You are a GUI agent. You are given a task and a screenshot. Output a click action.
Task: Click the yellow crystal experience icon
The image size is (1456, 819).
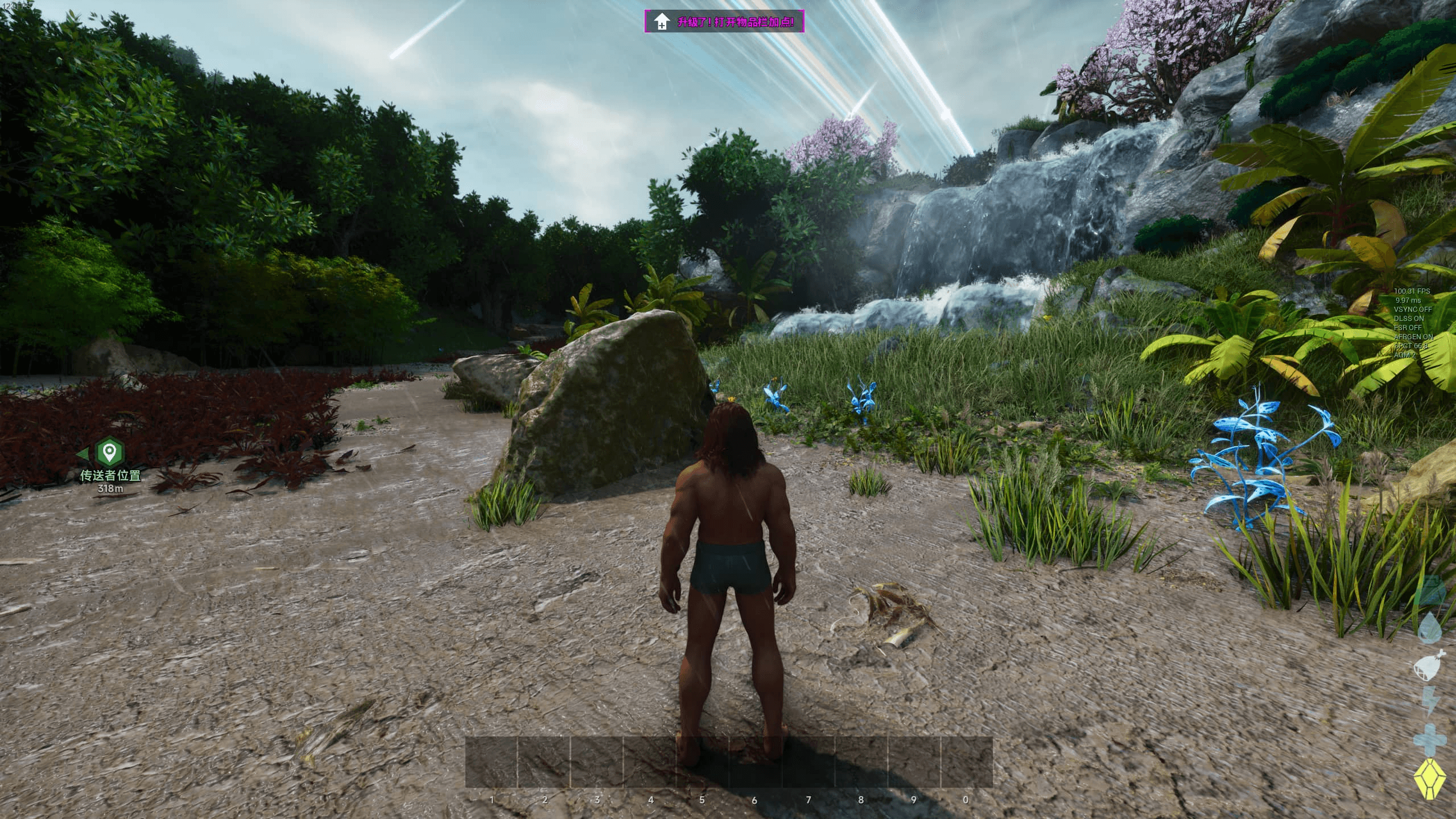tap(1430, 779)
